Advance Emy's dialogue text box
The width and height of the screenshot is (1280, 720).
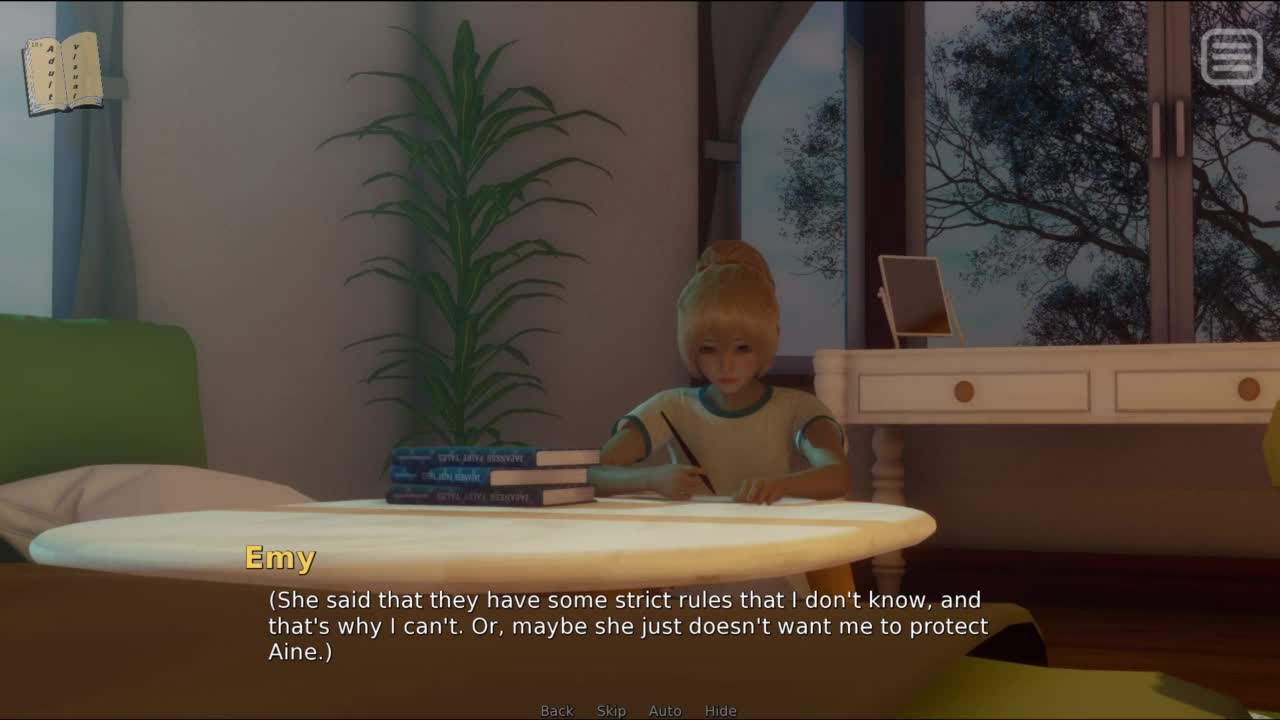point(628,626)
